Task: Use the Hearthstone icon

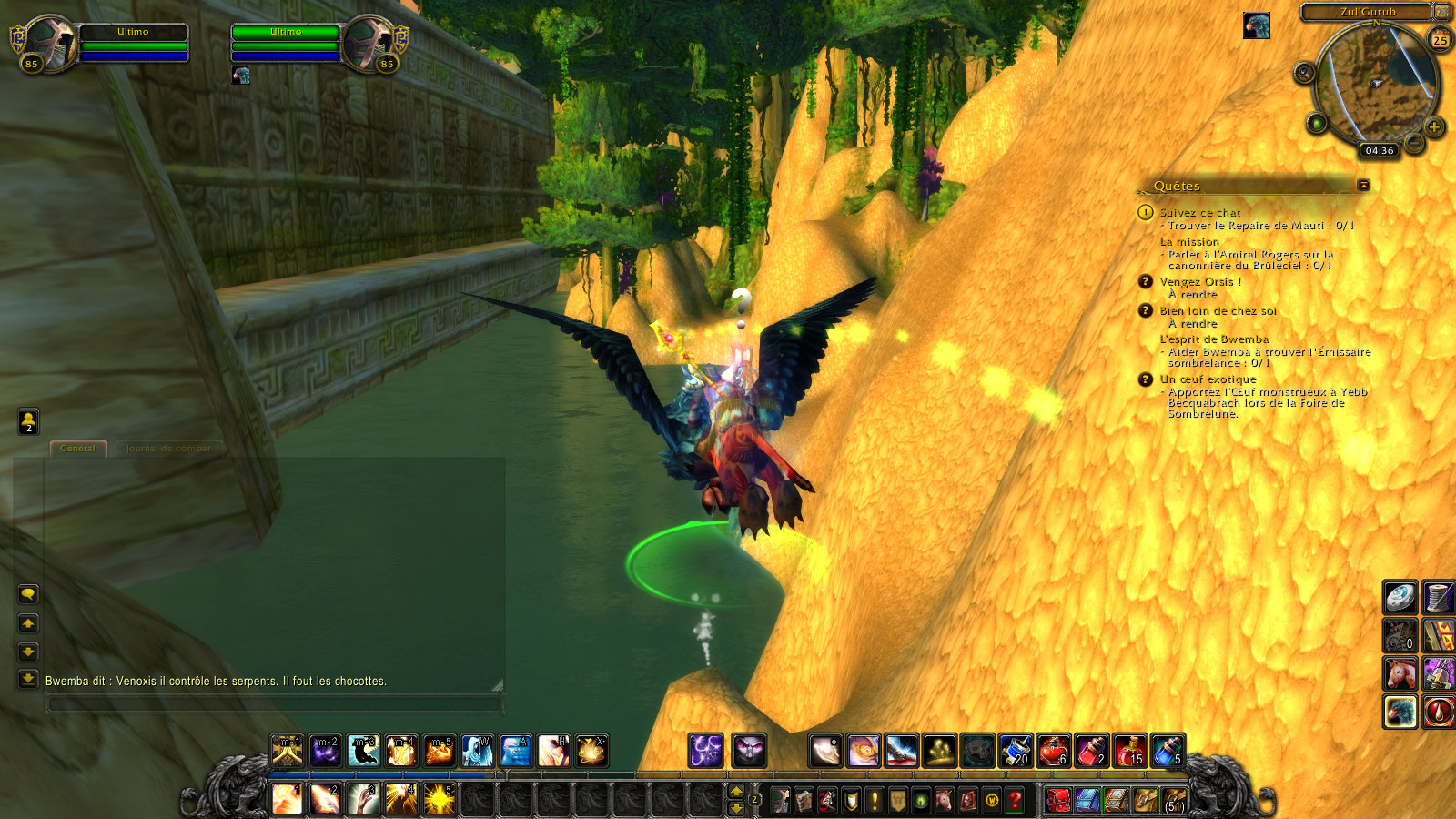Action: click(x=1400, y=598)
